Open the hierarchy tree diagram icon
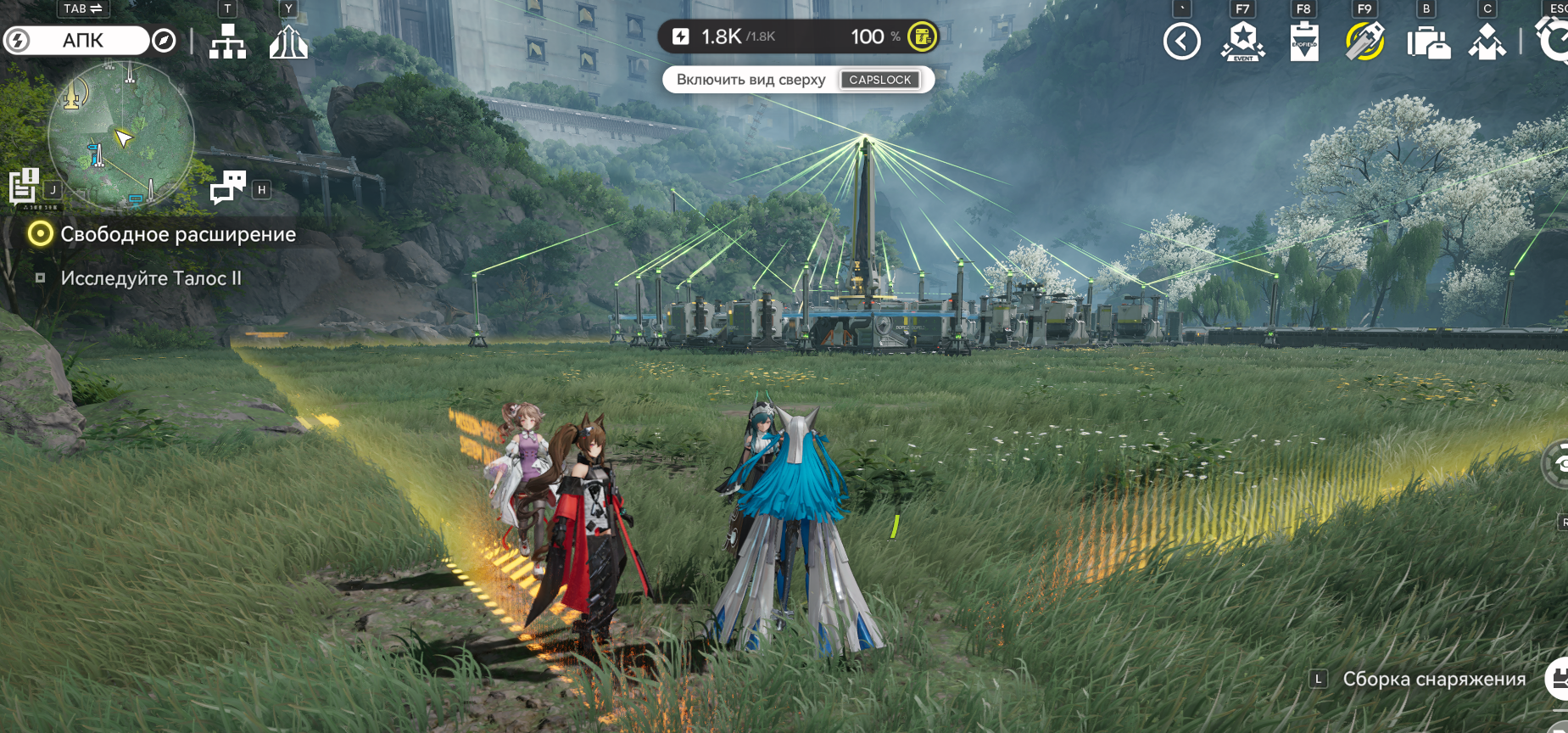This screenshot has width=1568, height=733. click(x=227, y=41)
